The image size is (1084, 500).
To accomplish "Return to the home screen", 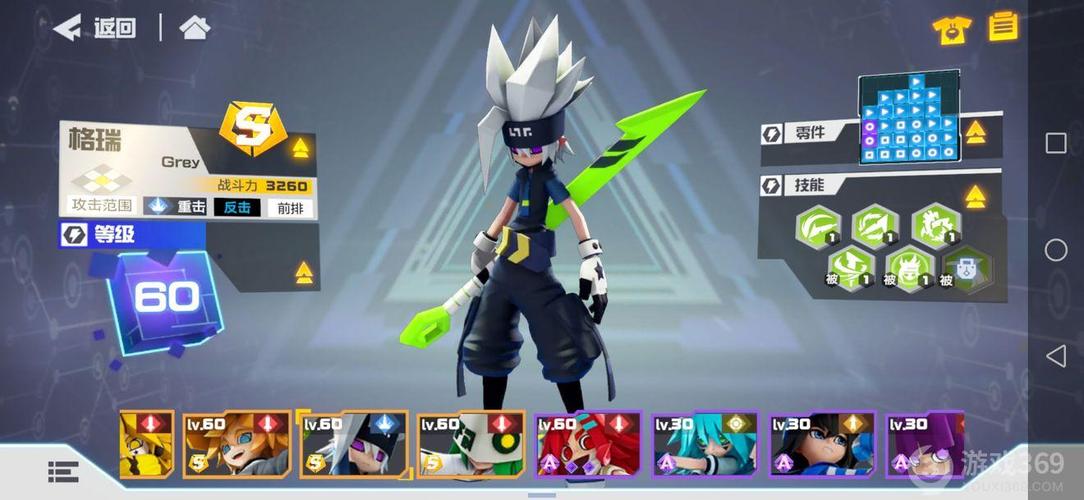I will (194, 28).
